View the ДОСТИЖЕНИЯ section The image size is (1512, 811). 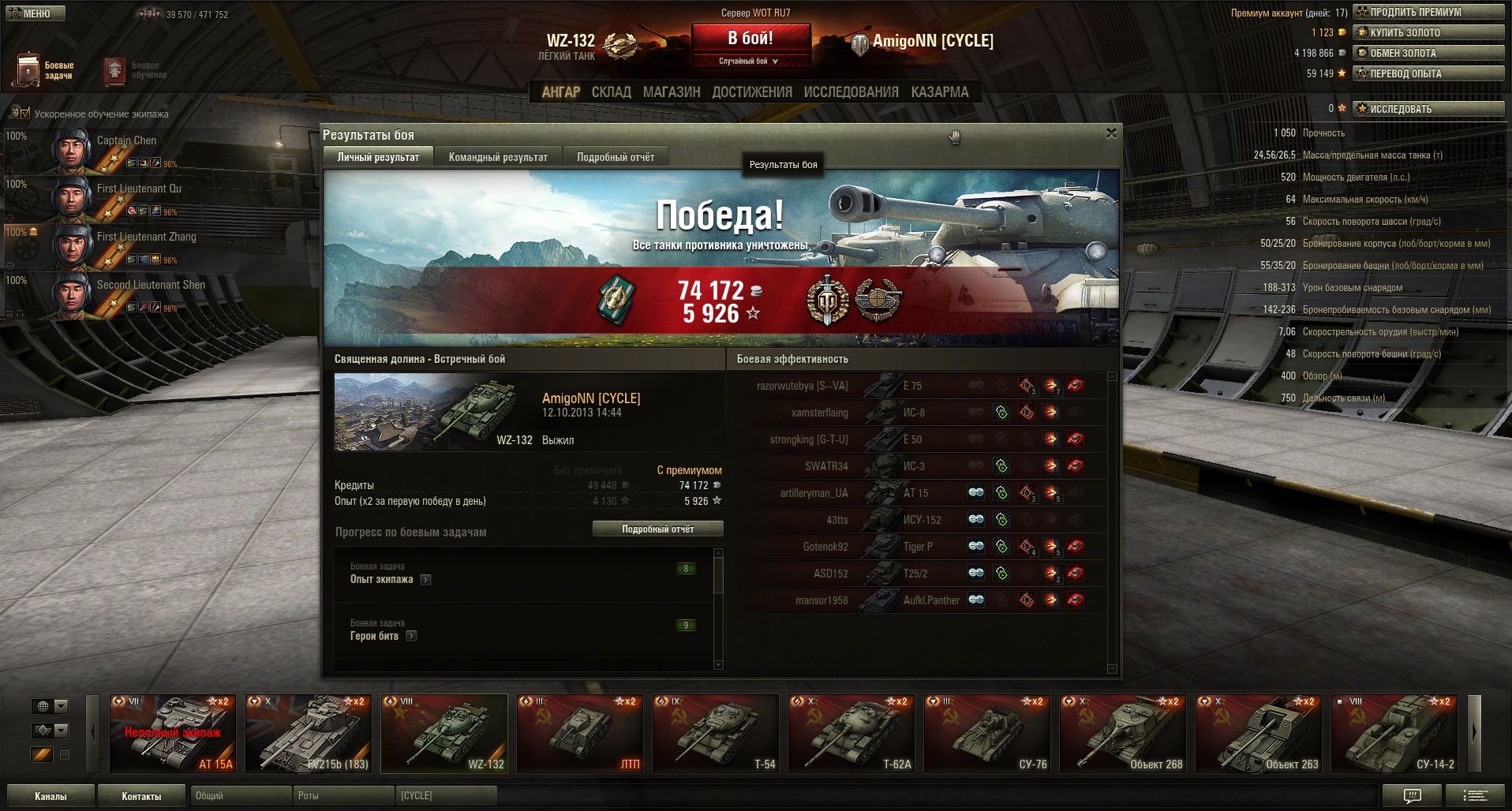[752, 92]
